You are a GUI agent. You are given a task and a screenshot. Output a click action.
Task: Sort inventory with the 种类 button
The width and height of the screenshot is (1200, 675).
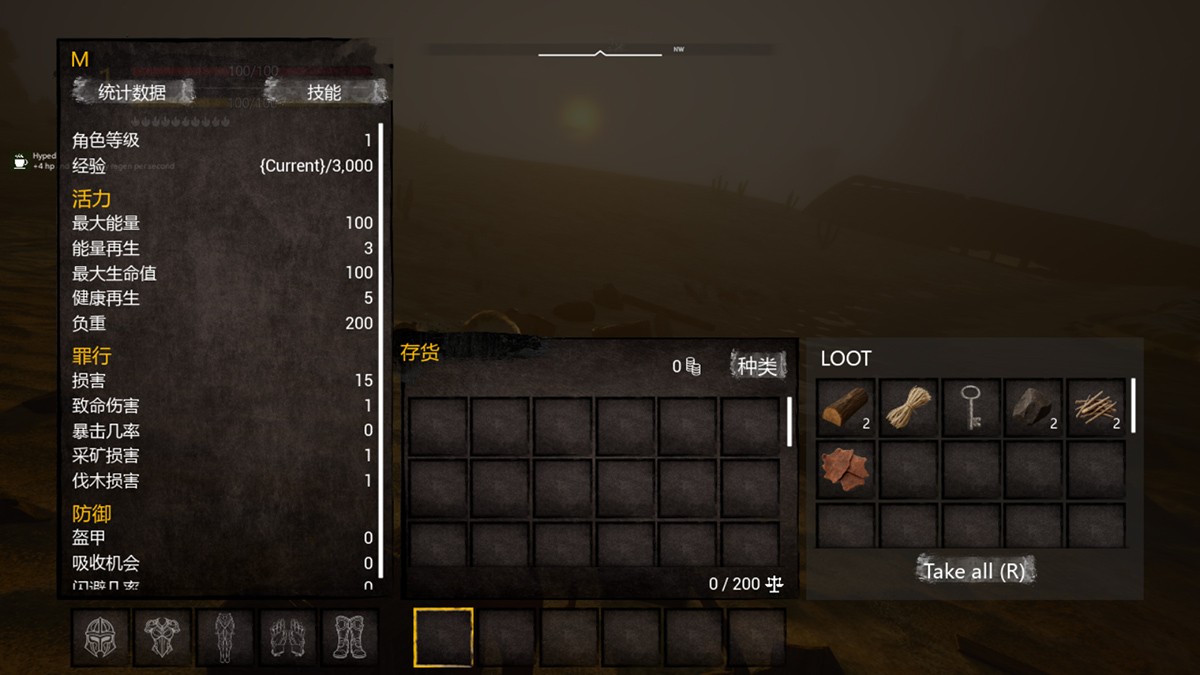(757, 366)
